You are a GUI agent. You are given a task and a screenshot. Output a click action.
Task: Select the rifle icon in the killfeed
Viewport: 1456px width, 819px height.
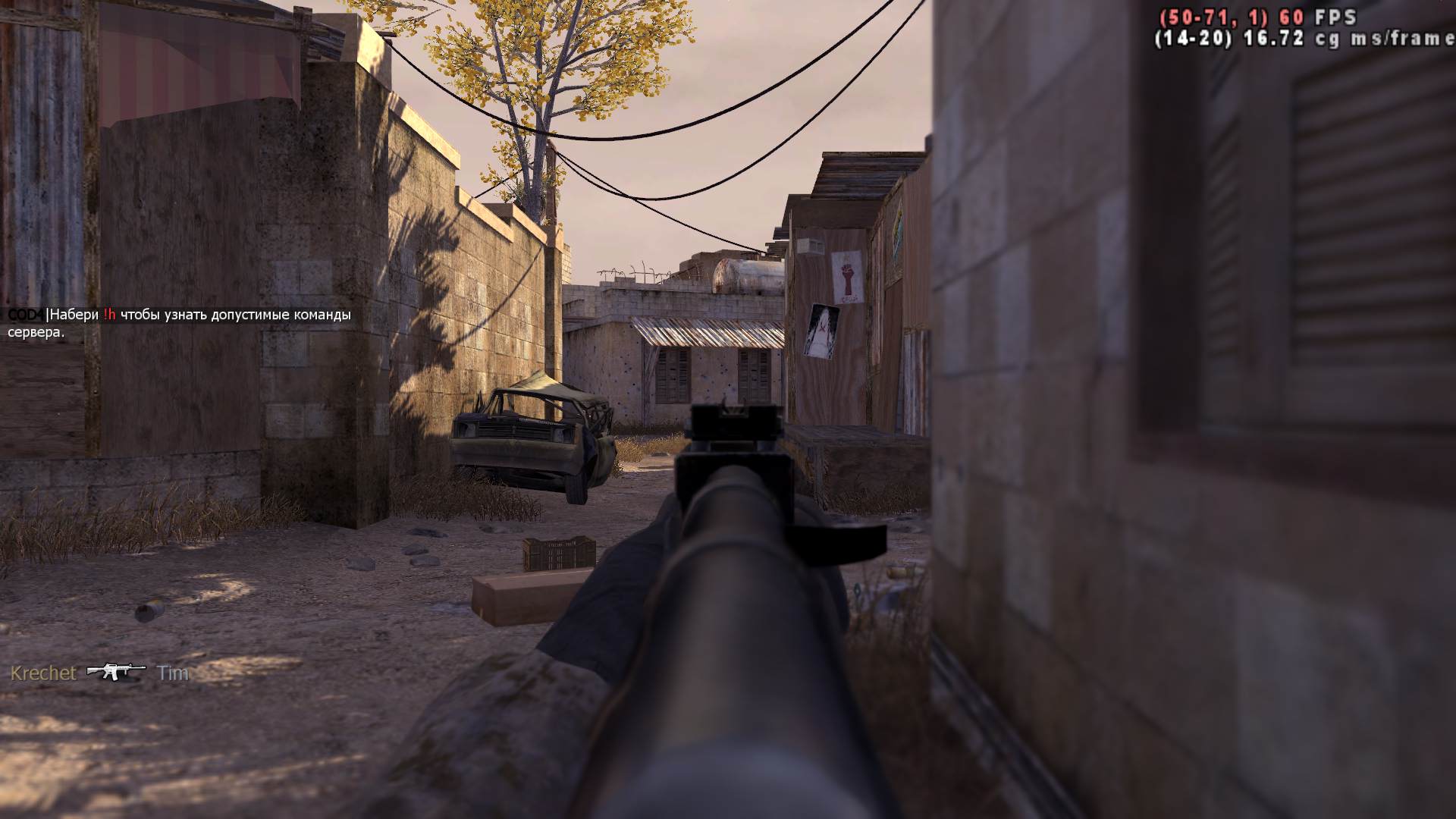tap(115, 672)
